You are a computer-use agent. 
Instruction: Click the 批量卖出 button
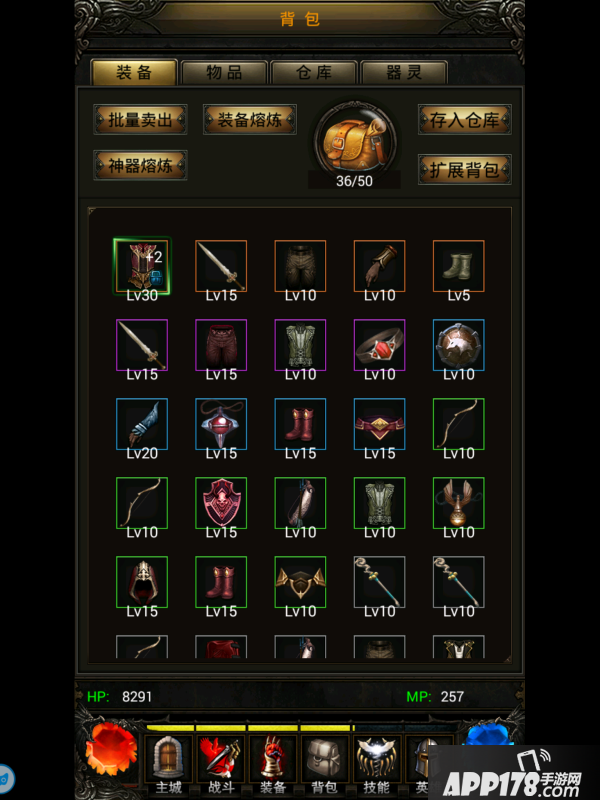tap(140, 120)
